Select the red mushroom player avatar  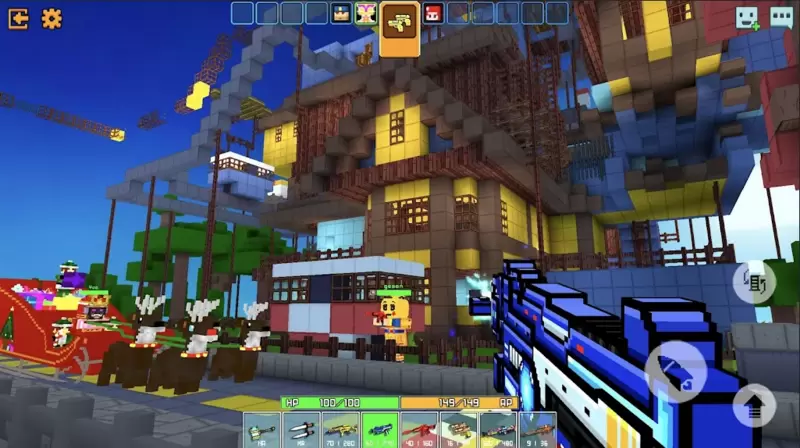coord(433,13)
